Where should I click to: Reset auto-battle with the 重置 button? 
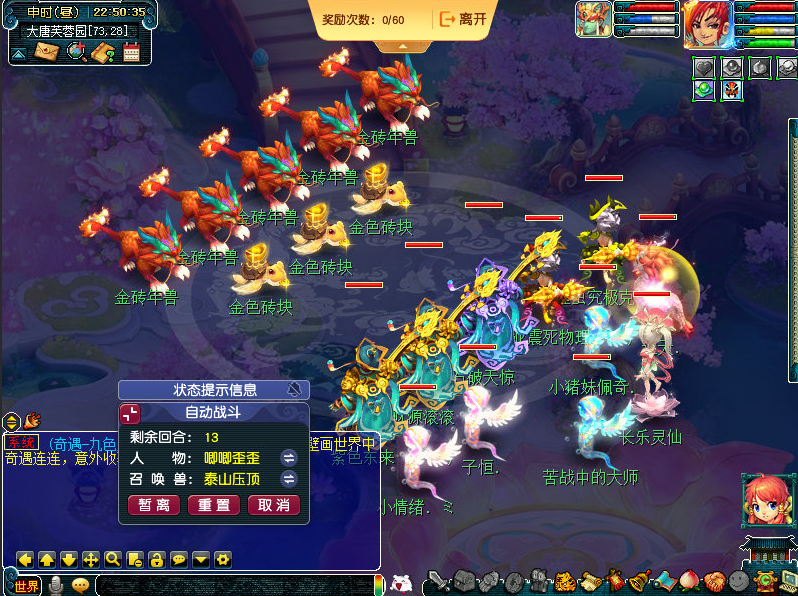pyautogui.click(x=214, y=506)
